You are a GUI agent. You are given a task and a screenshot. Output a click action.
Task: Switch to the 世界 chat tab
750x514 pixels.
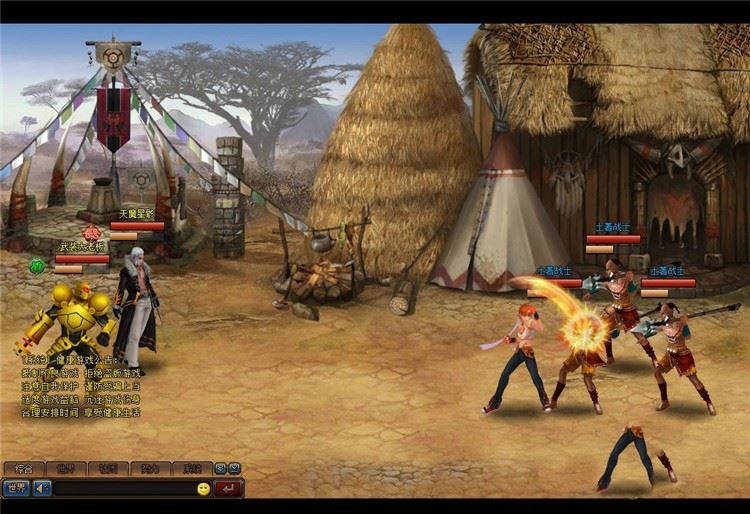pyautogui.click(x=66, y=468)
